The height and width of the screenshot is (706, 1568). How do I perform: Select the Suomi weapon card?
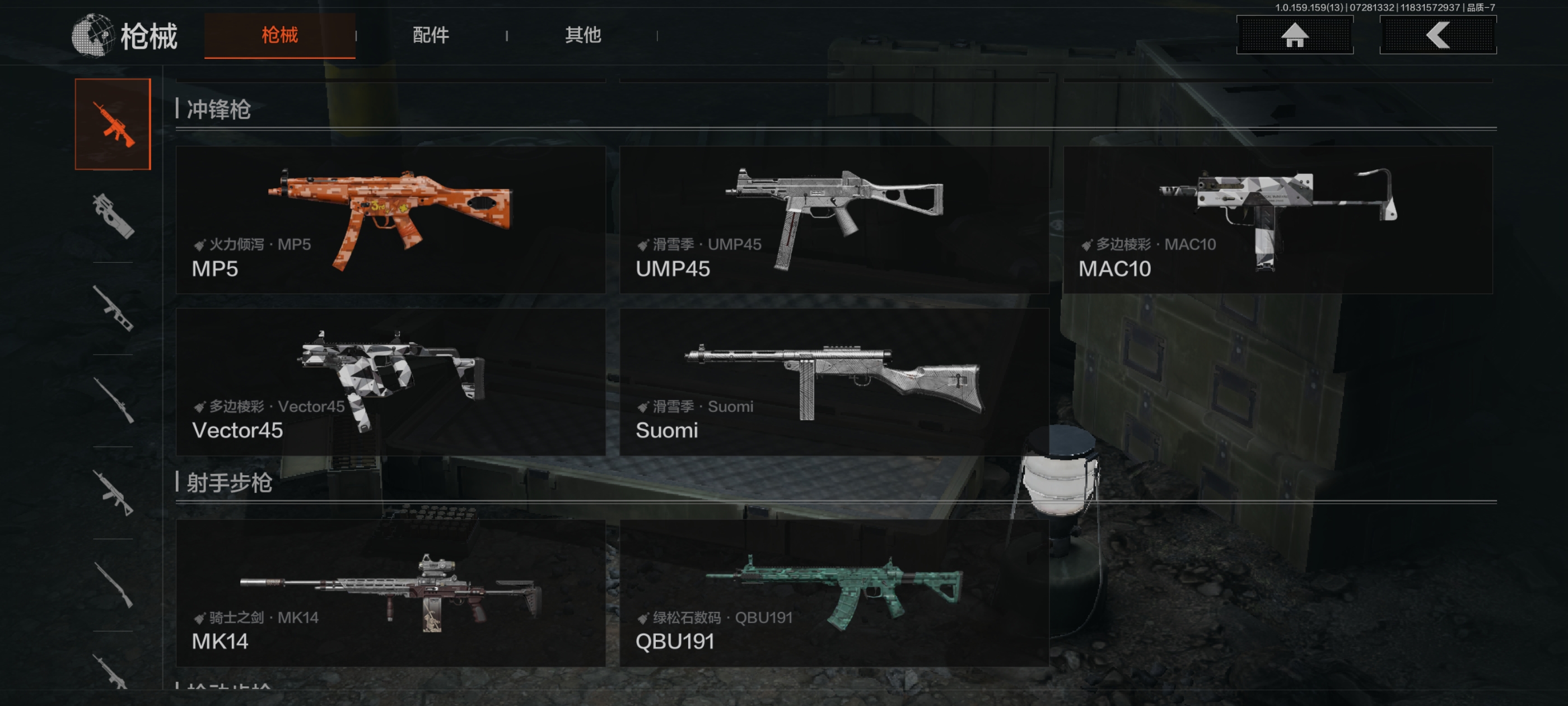click(834, 382)
